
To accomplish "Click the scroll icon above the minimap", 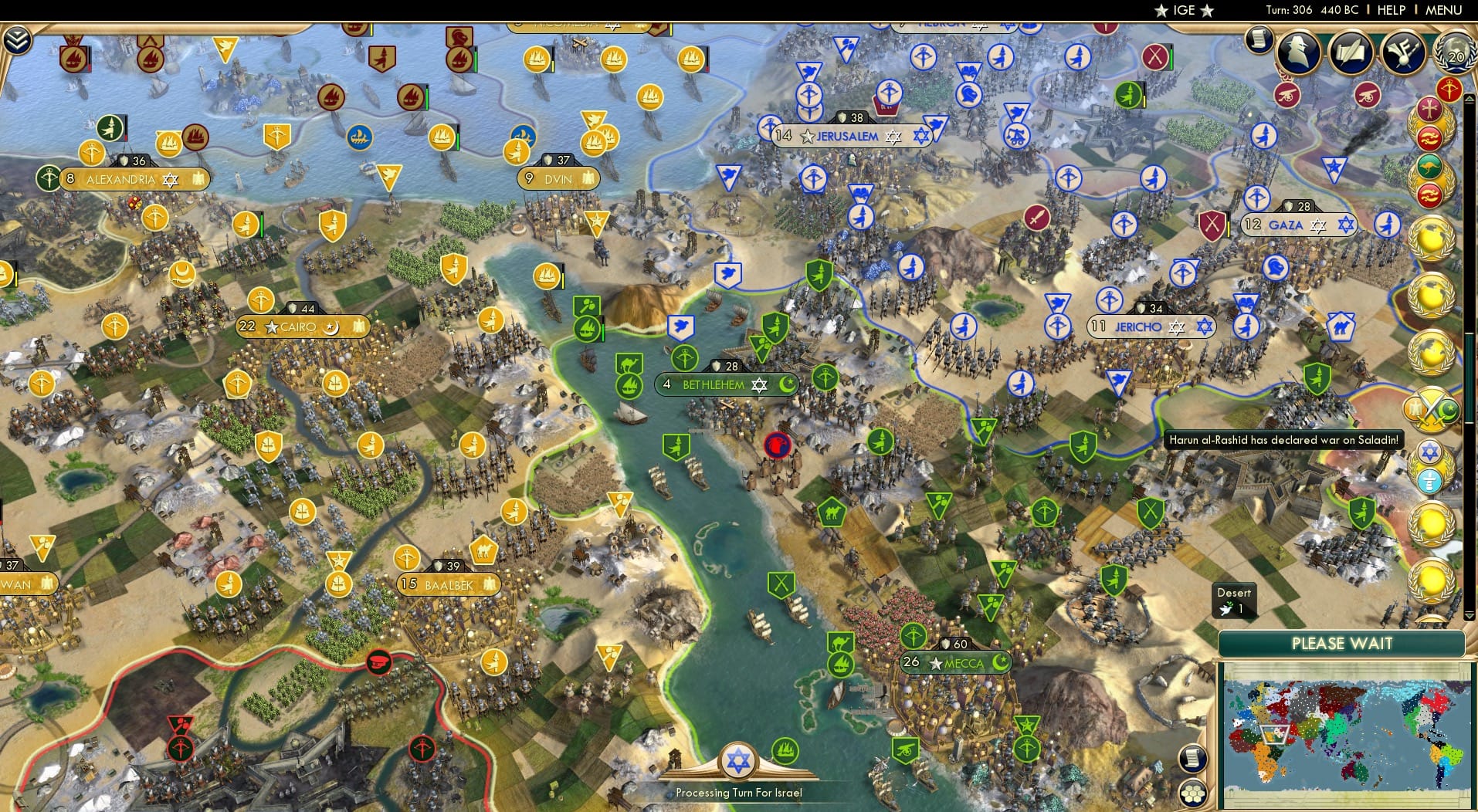I will pyautogui.click(x=1192, y=759).
